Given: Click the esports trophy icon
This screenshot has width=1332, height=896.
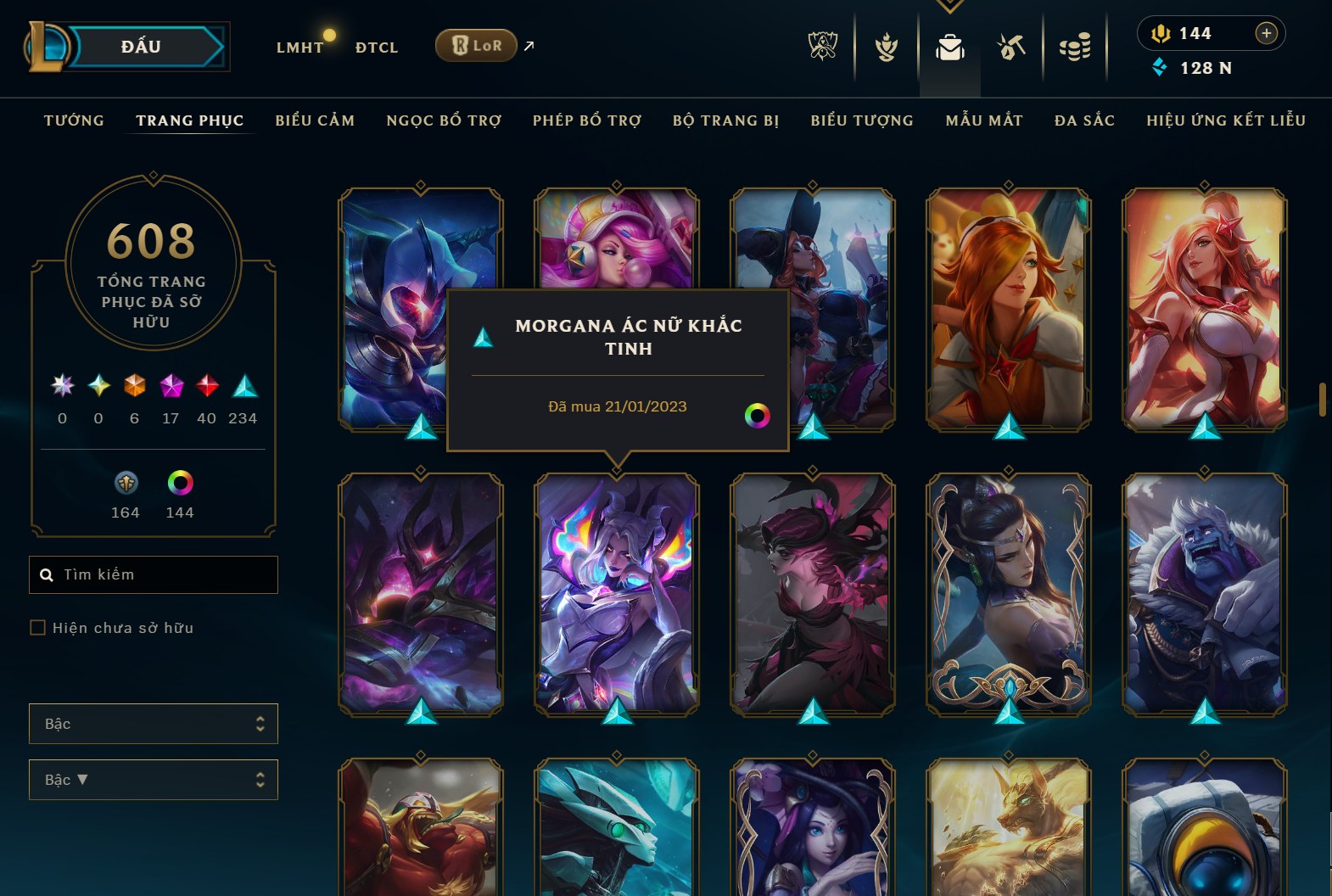Looking at the screenshot, I should coord(823,48).
